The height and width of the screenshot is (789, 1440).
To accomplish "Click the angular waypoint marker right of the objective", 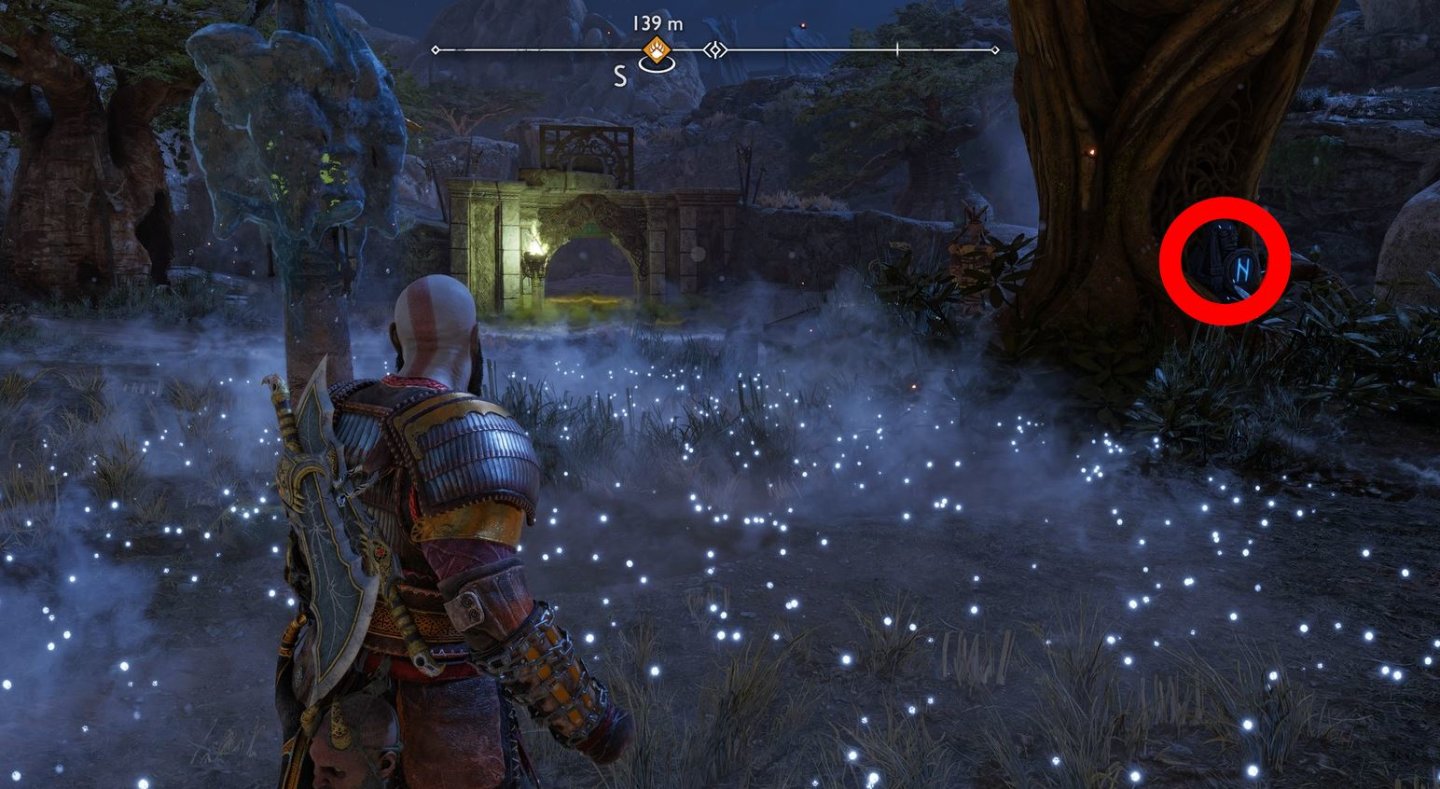I will click(x=716, y=48).
